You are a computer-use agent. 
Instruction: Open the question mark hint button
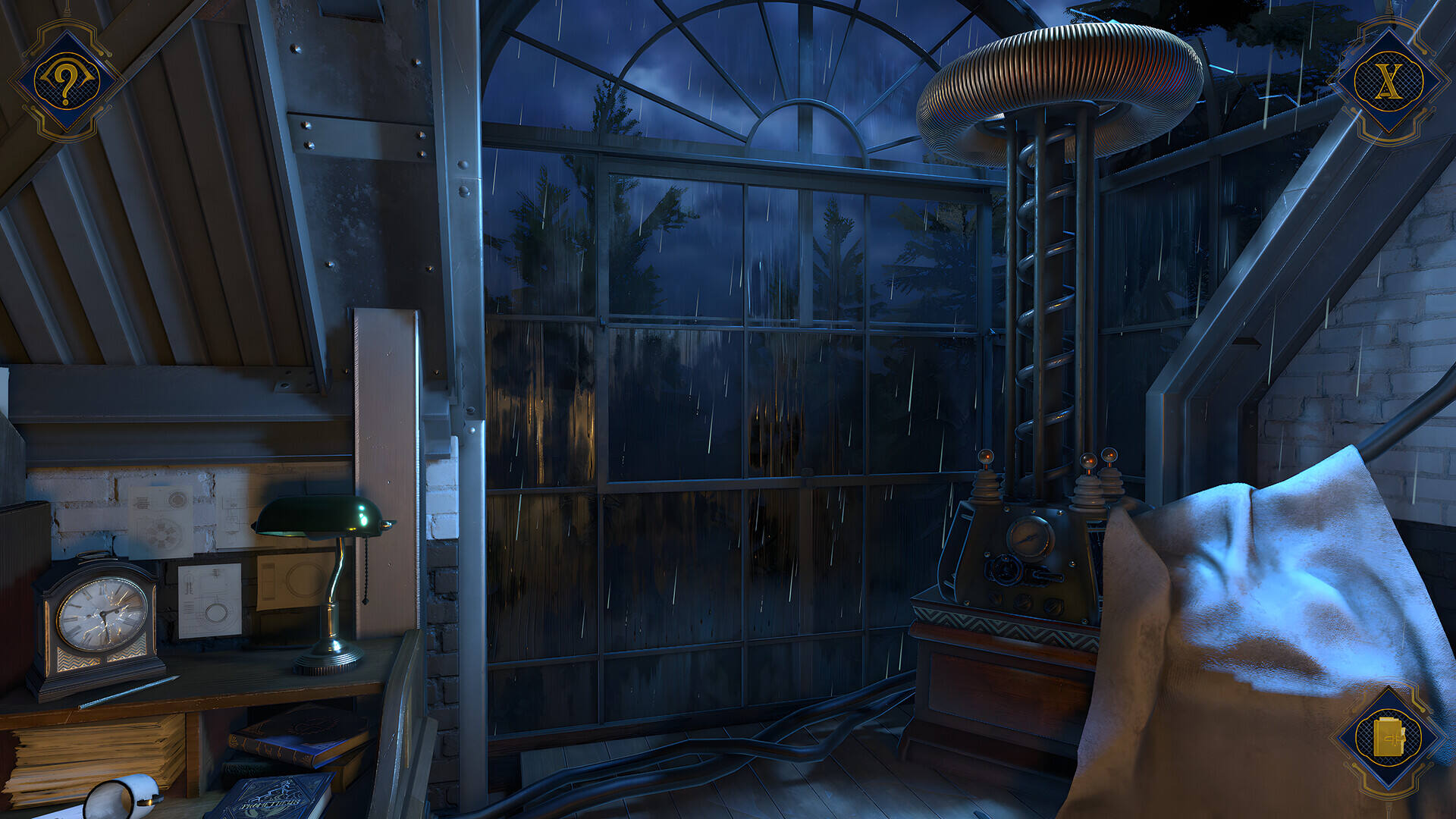click(66, 80)
